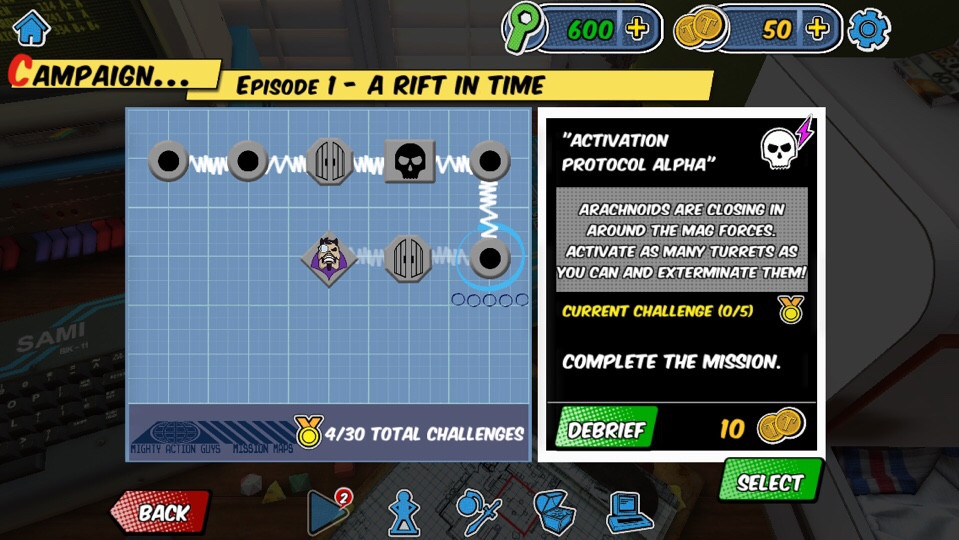The width and height of the screenshot is (959, 540).
Task: Go to the home screen
Action: coord(31,27)
